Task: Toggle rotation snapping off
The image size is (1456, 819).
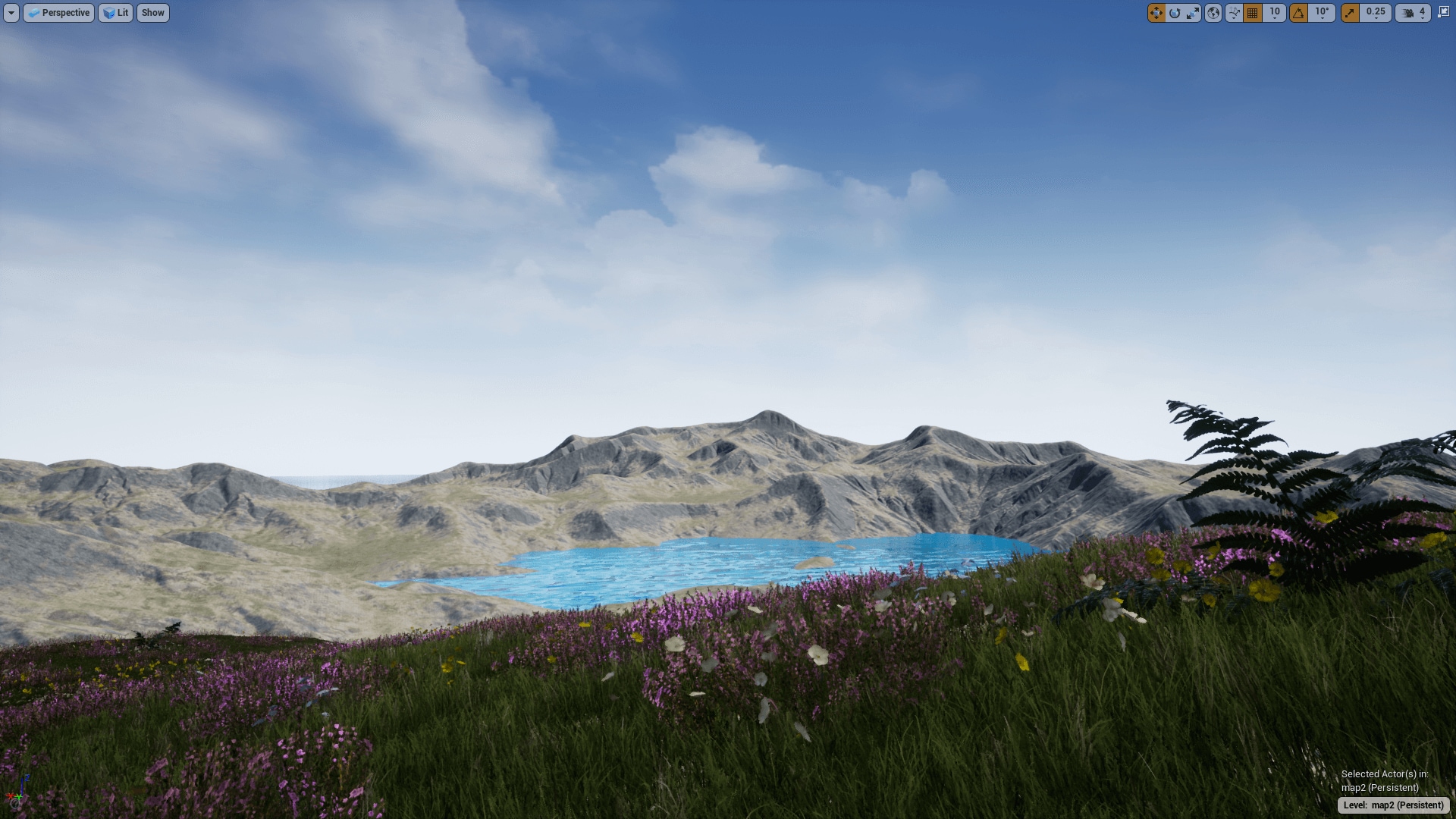Action: click(1298, 12)
